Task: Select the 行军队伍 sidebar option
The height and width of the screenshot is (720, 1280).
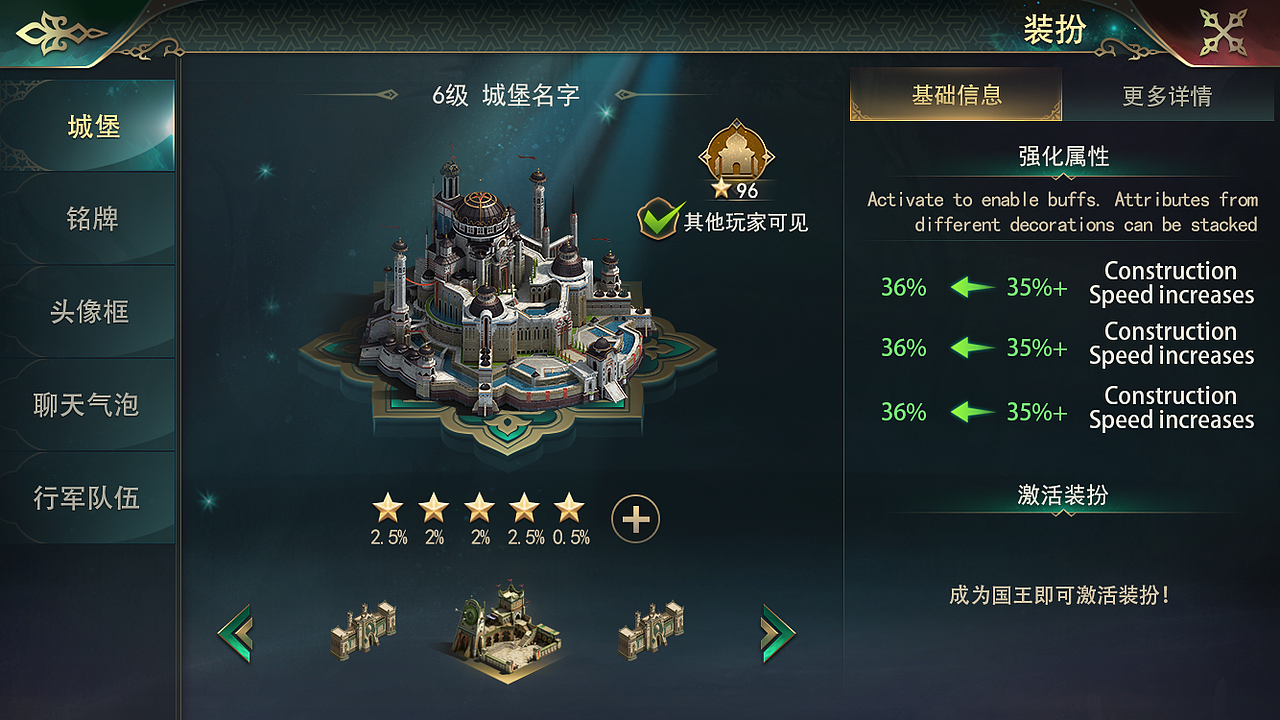Action: coord(88,496)
